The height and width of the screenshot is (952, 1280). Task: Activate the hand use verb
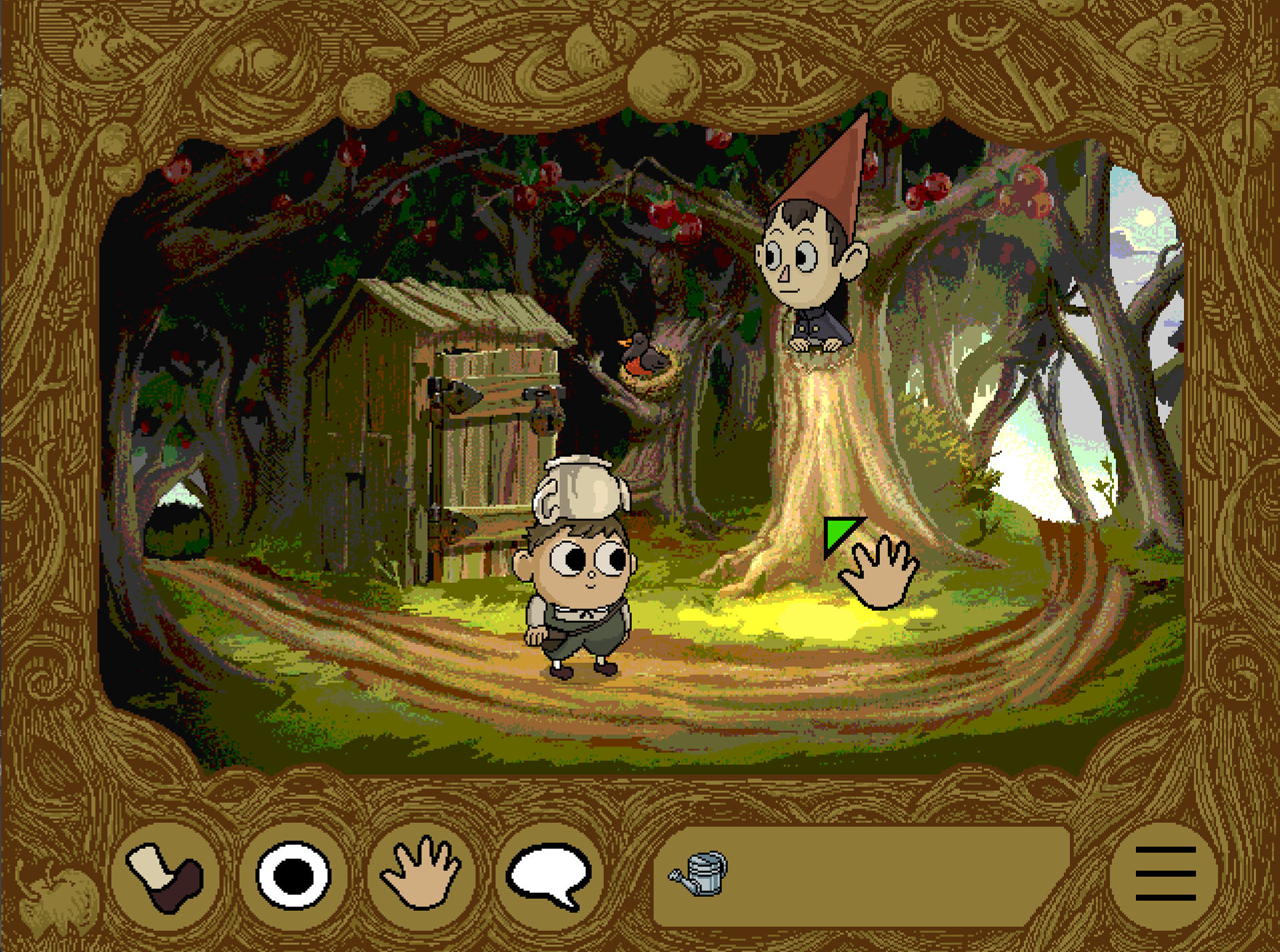421,874
